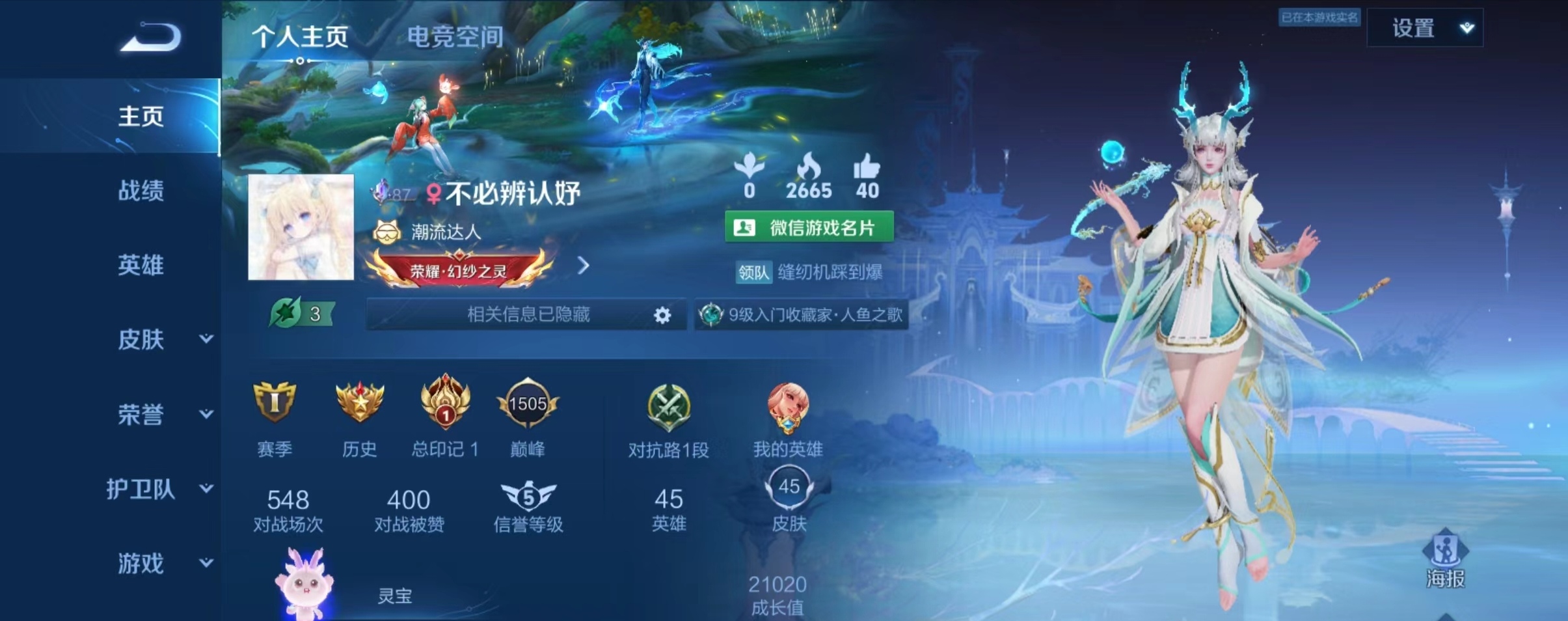Open the arrow next to 荣耀·幻纱之灵 title
The height and width of the screenshot is (621, 1568).
(x=584, y=266)
